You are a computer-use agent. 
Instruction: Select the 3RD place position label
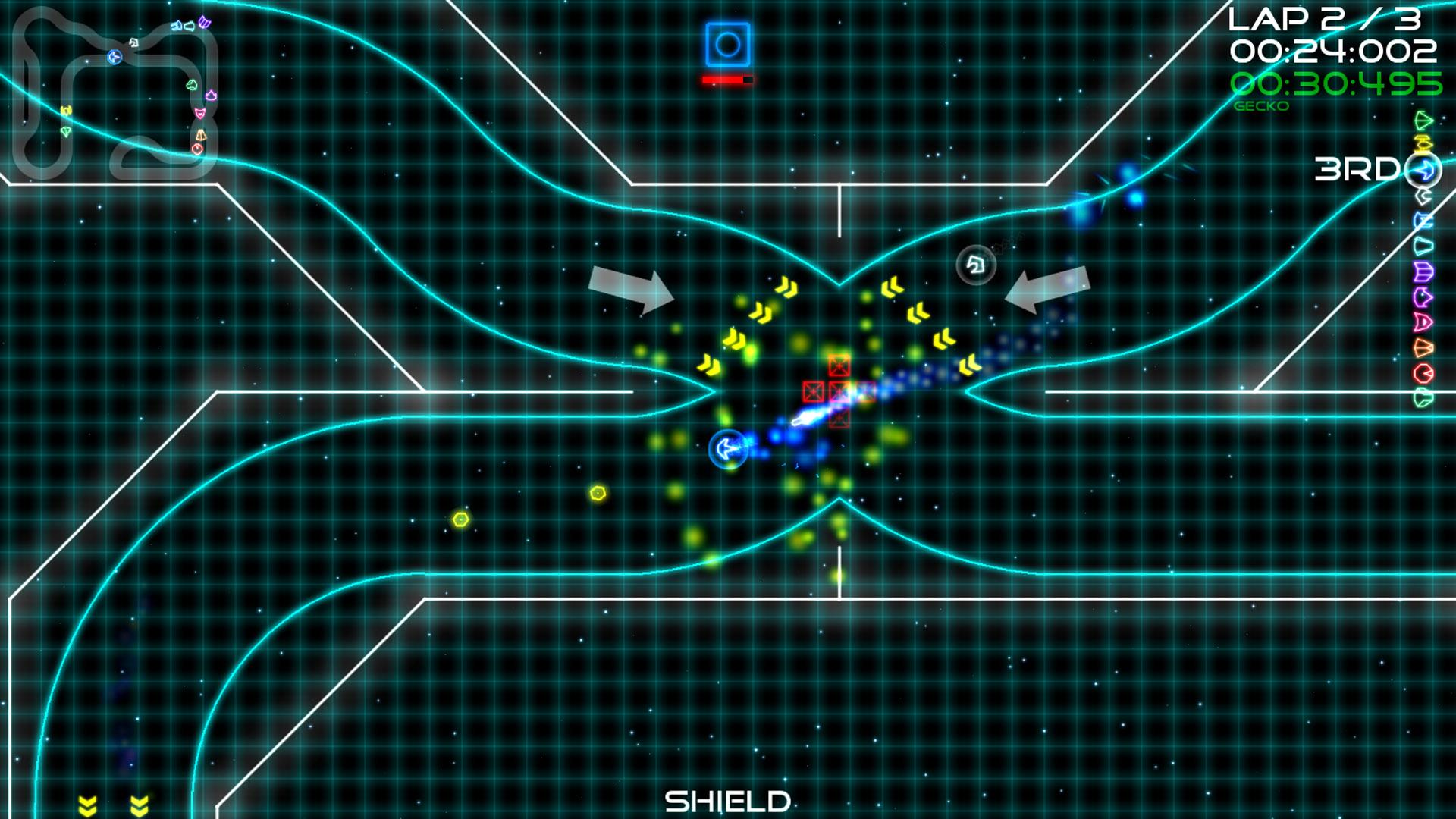coord(1360,170)
